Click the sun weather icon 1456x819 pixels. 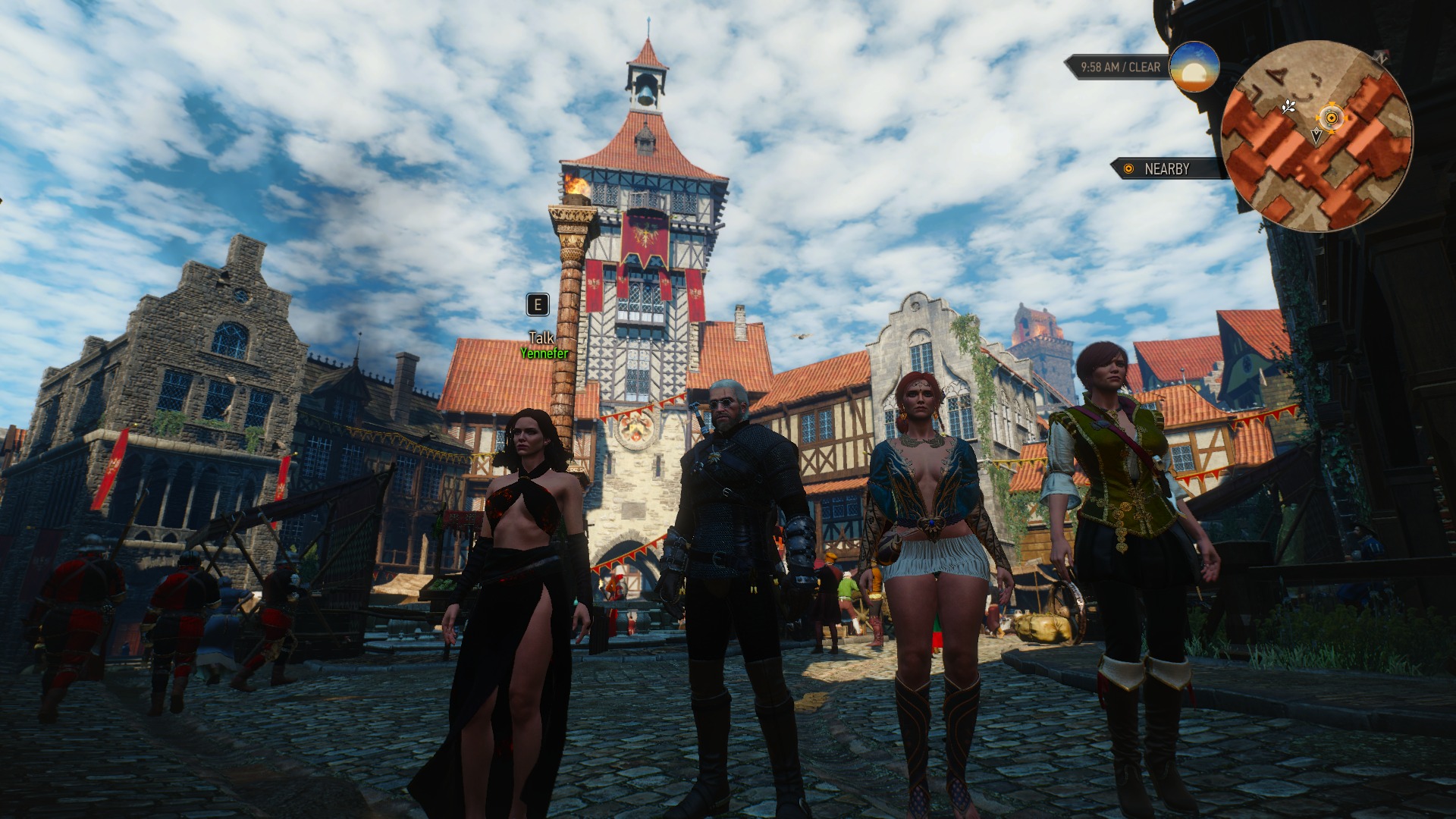coord(1194,67)
